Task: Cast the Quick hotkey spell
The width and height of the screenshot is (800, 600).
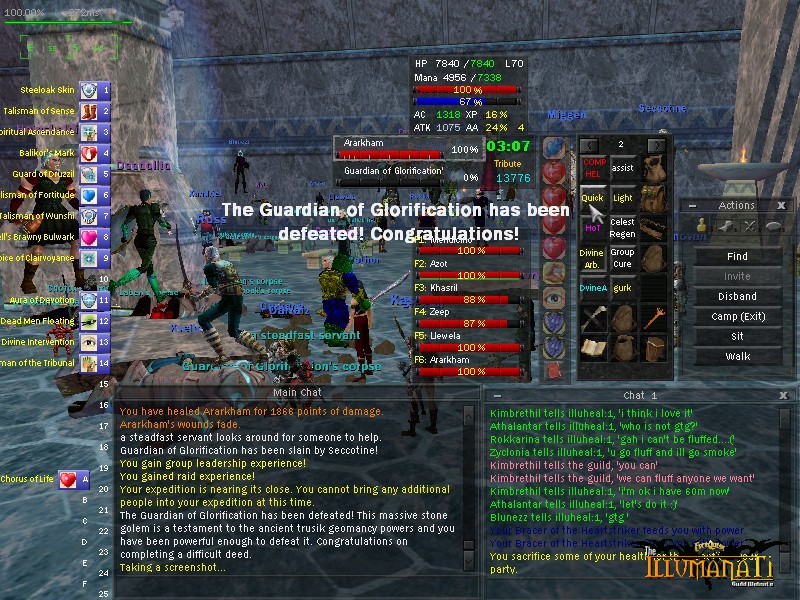Action: coord(593,198)
